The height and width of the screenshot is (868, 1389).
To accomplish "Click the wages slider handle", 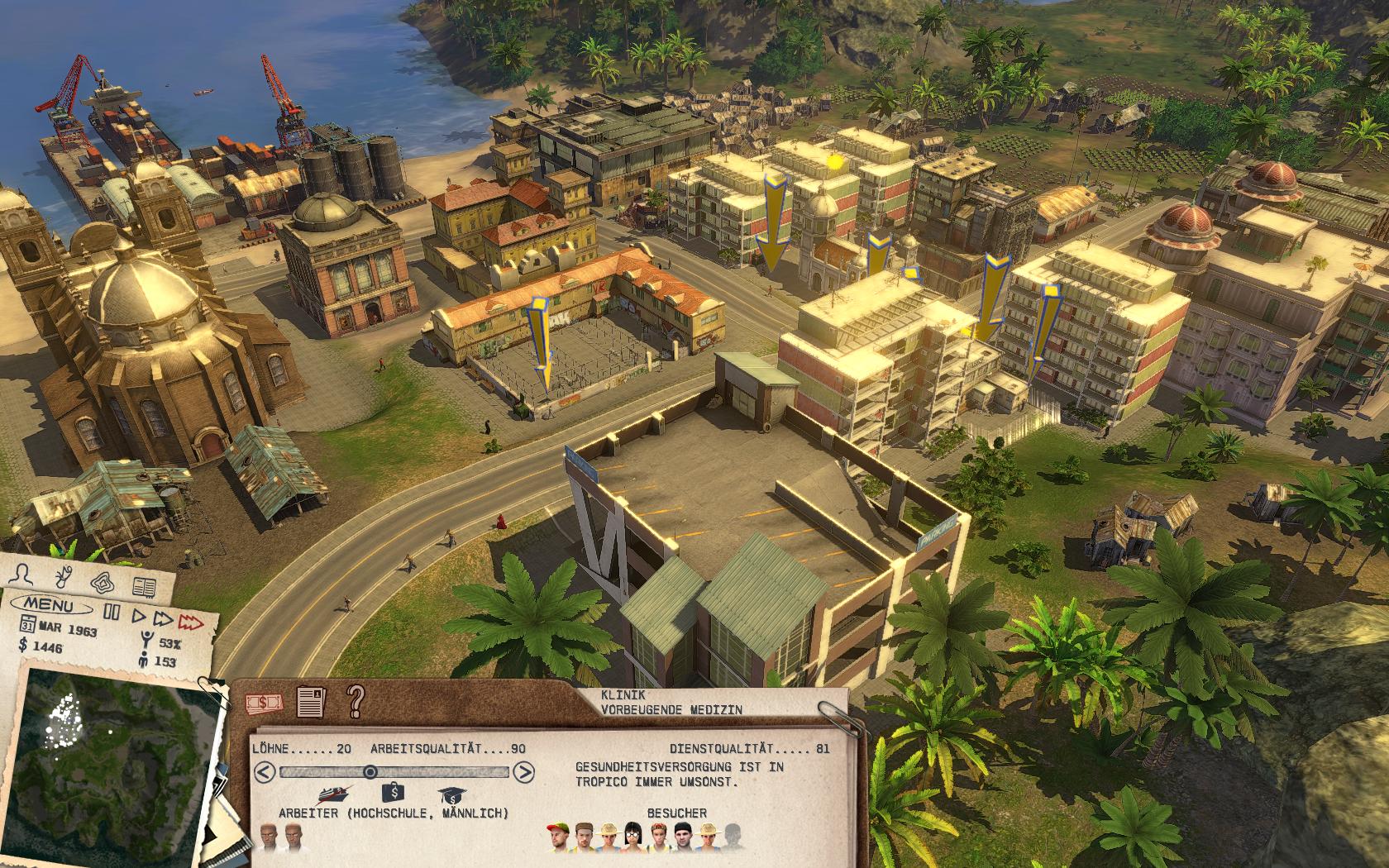I will pyautogui.click(x=370, y=772).
